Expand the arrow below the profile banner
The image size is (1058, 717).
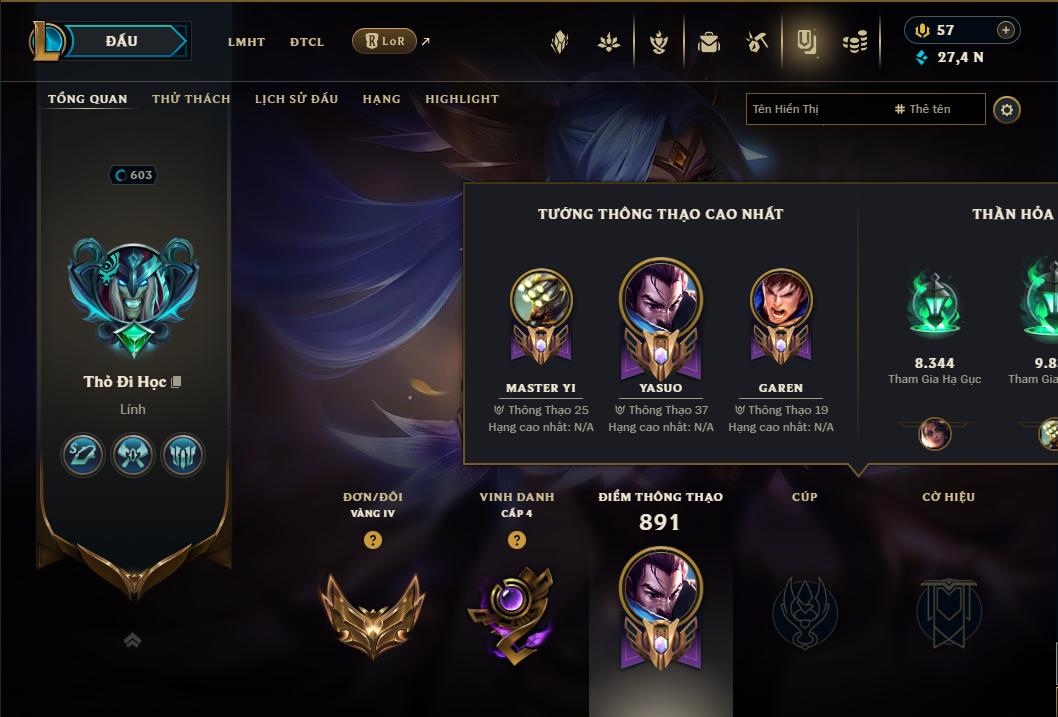click(x=132, y=640)
